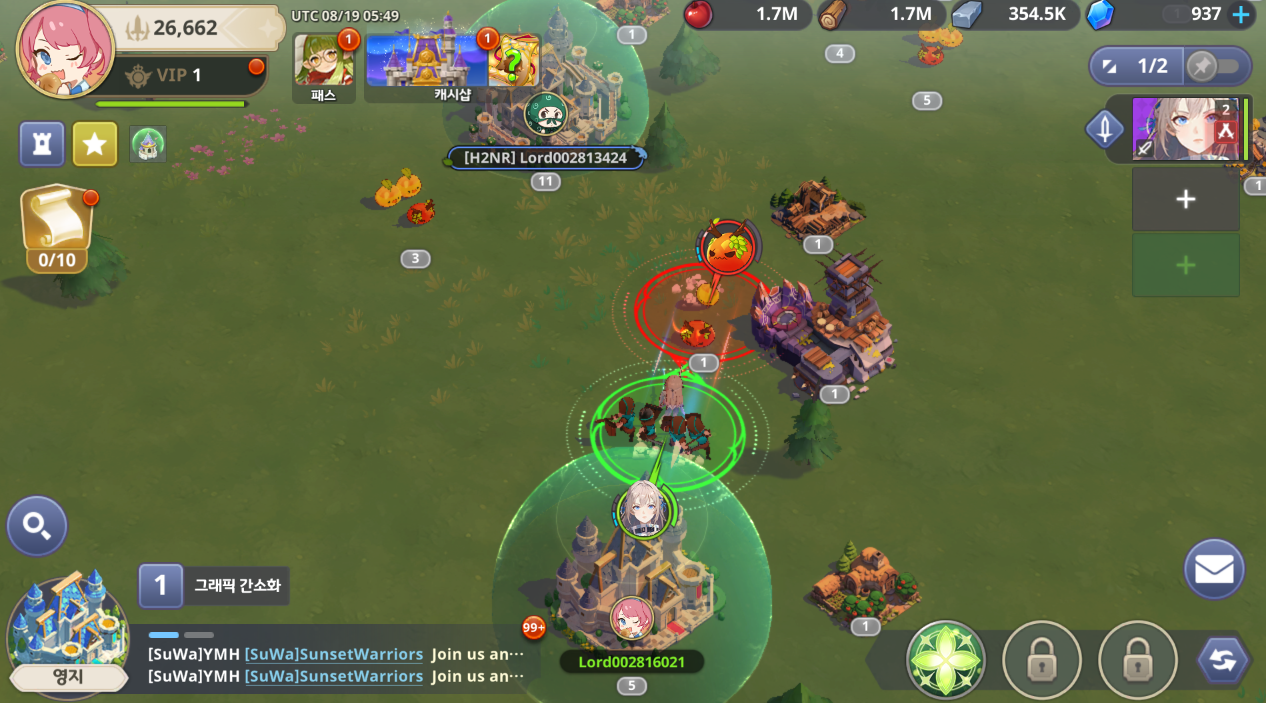
Task: Open the gold star favorites button
Action: click(x=95, y=144)
